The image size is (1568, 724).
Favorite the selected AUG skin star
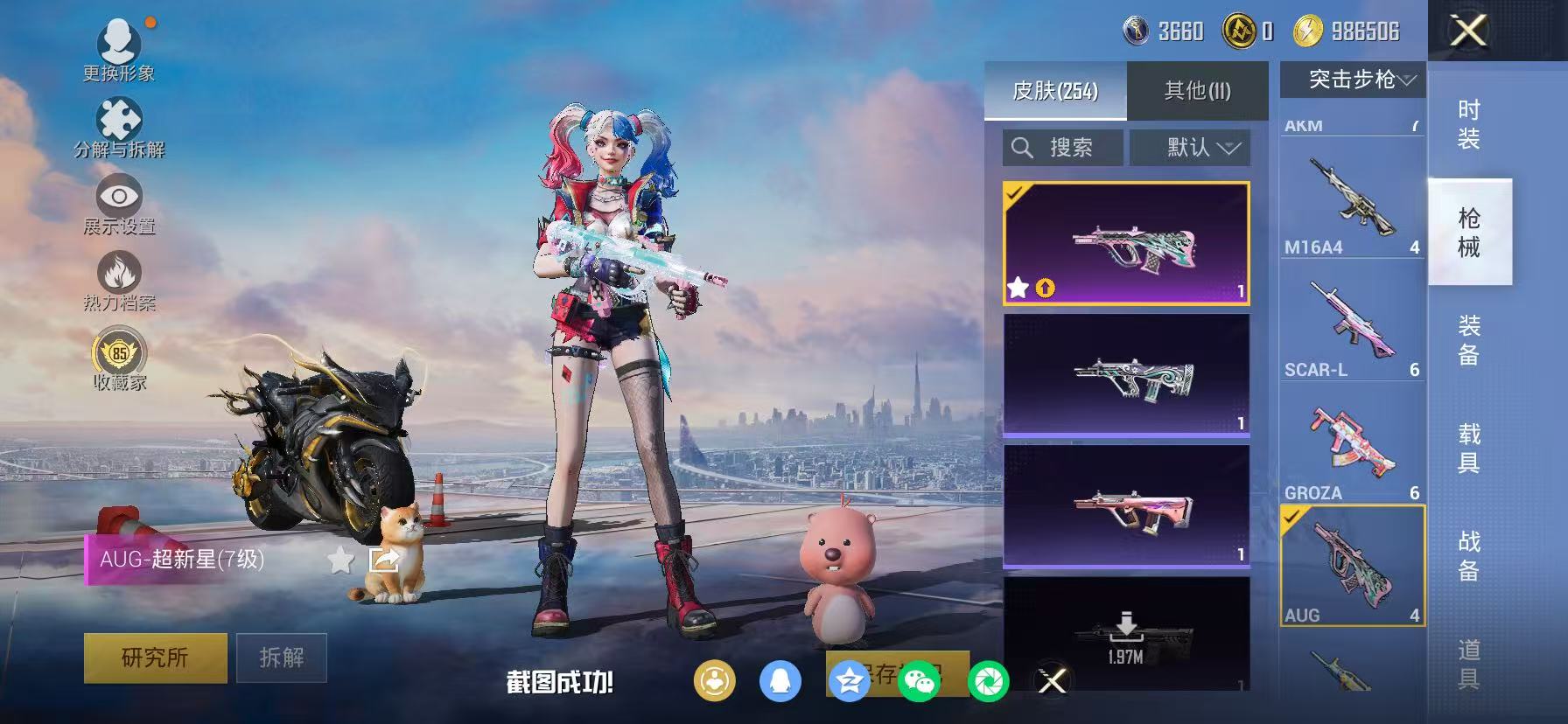pos(1019,287)
